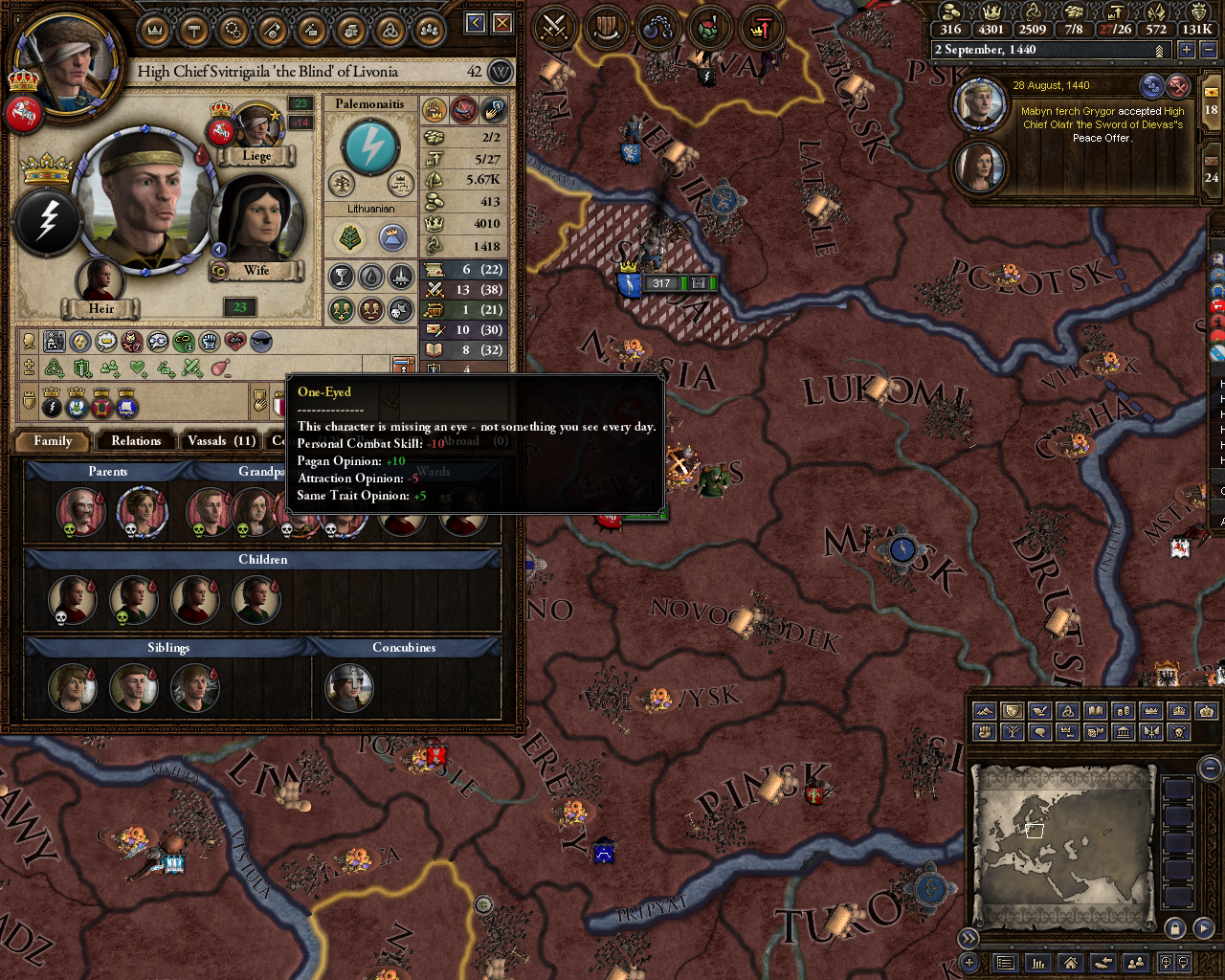Click the arrow beside the Wife portrait
The width and height of the screenshot is (1225, 980).
pos(220,250)
